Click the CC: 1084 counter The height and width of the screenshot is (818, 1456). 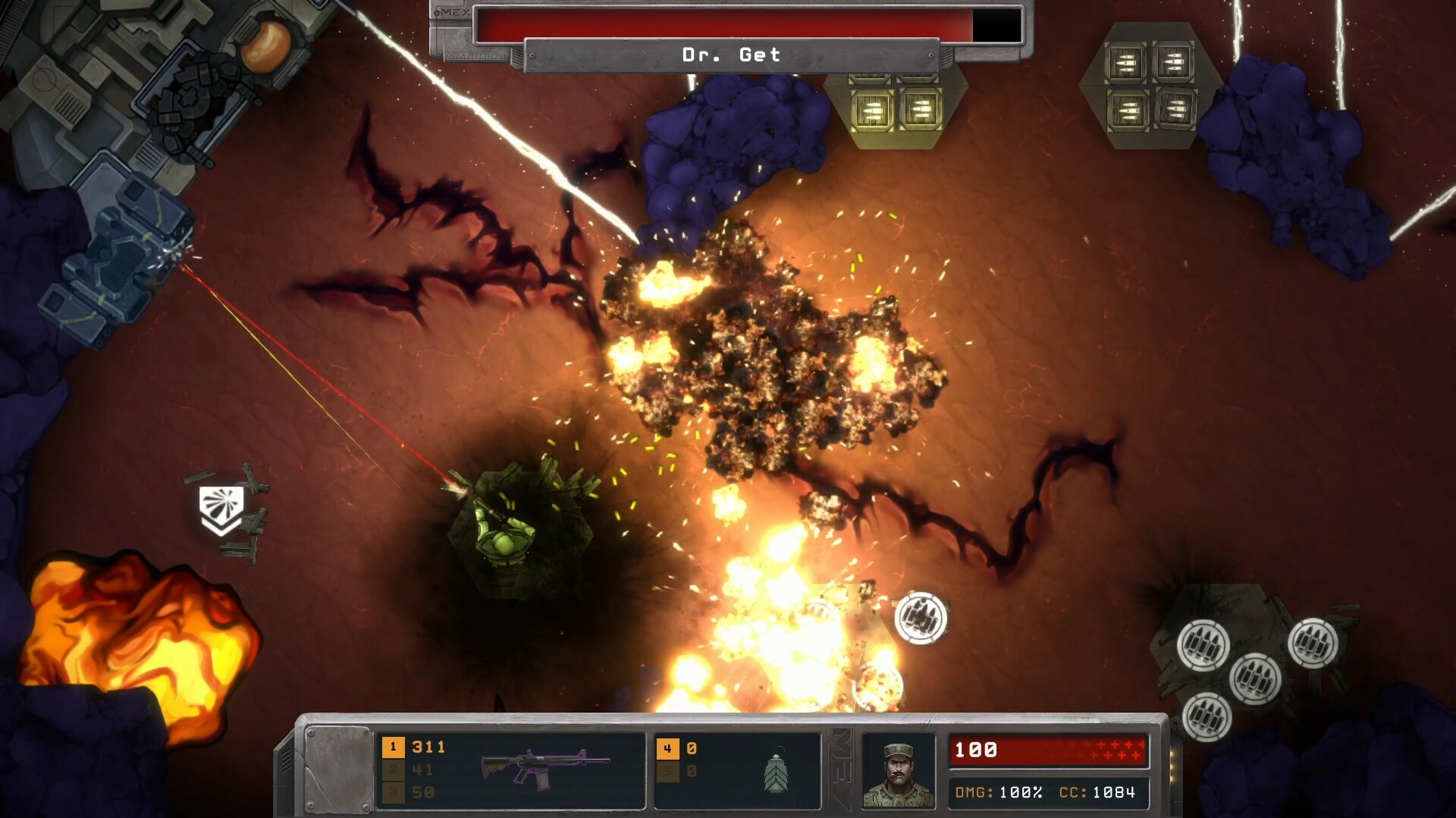[x=1098, y=791]
